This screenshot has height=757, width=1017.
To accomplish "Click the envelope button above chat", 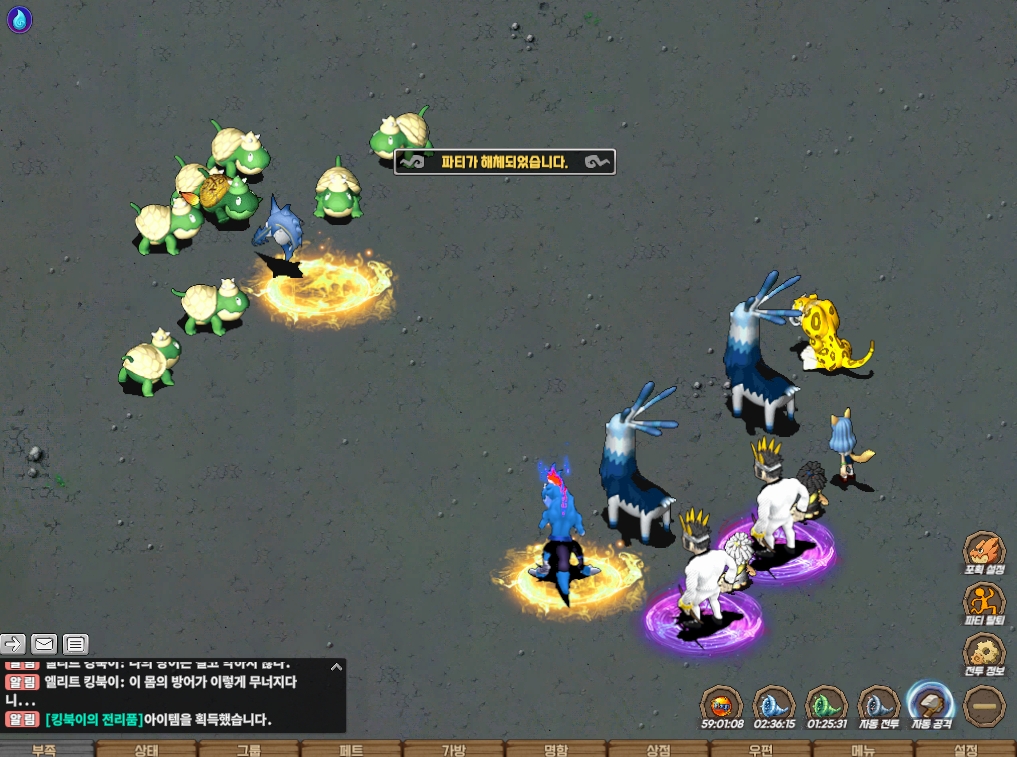I will (x=44, y=644).
